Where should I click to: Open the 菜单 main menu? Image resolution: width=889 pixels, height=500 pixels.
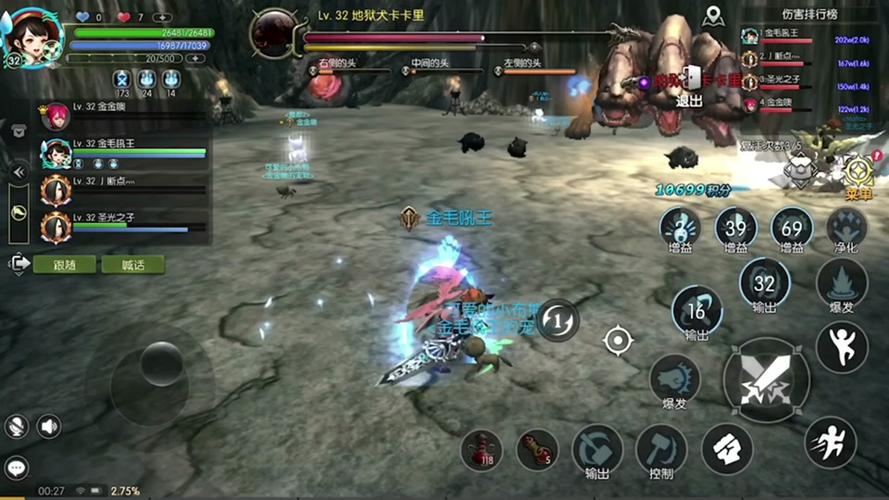coord(859,175)
